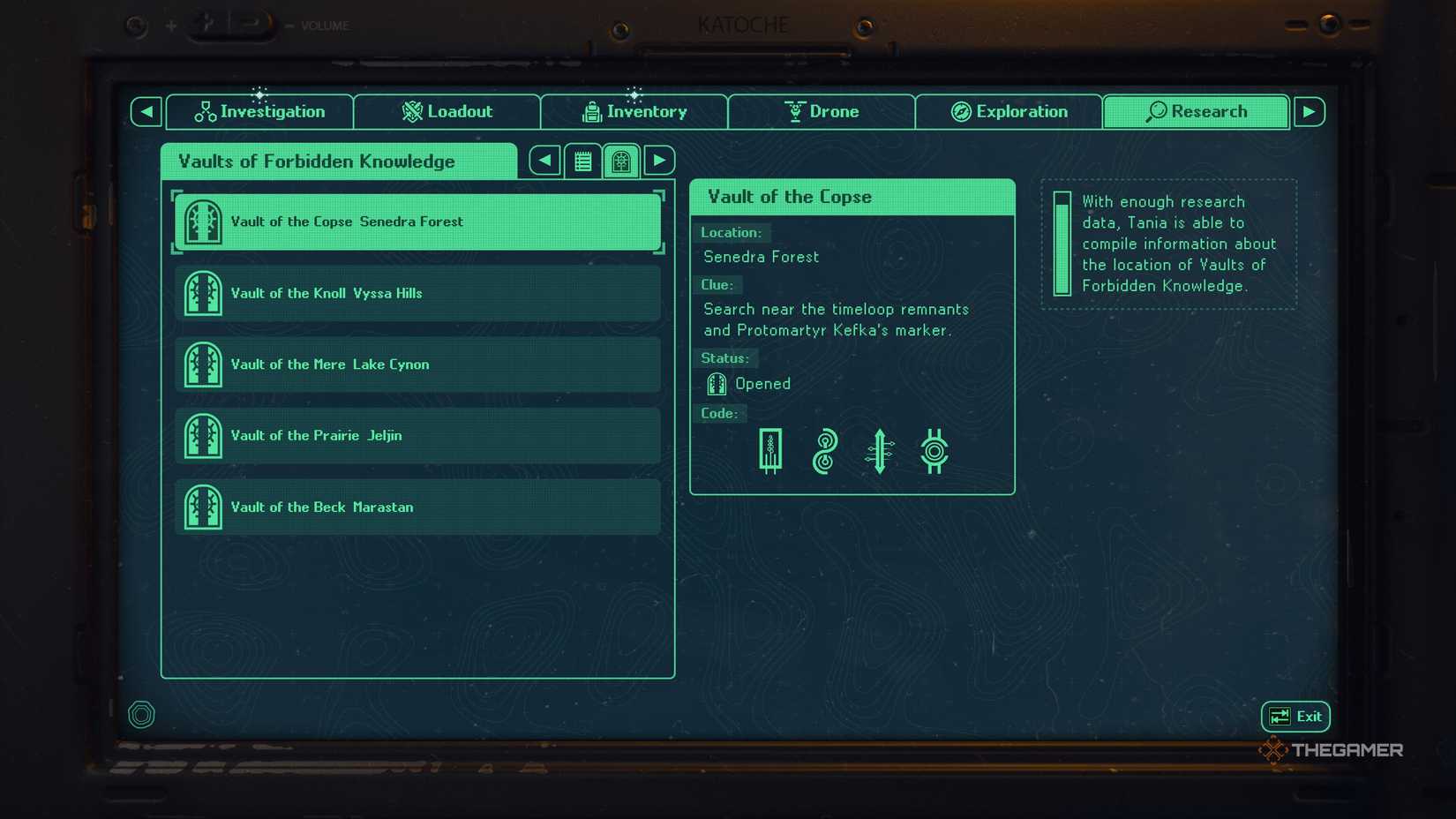Click the first code glyph under Code
This screenshot has width=1456, height=819.
pyautogui.click(x=770, y=451)
